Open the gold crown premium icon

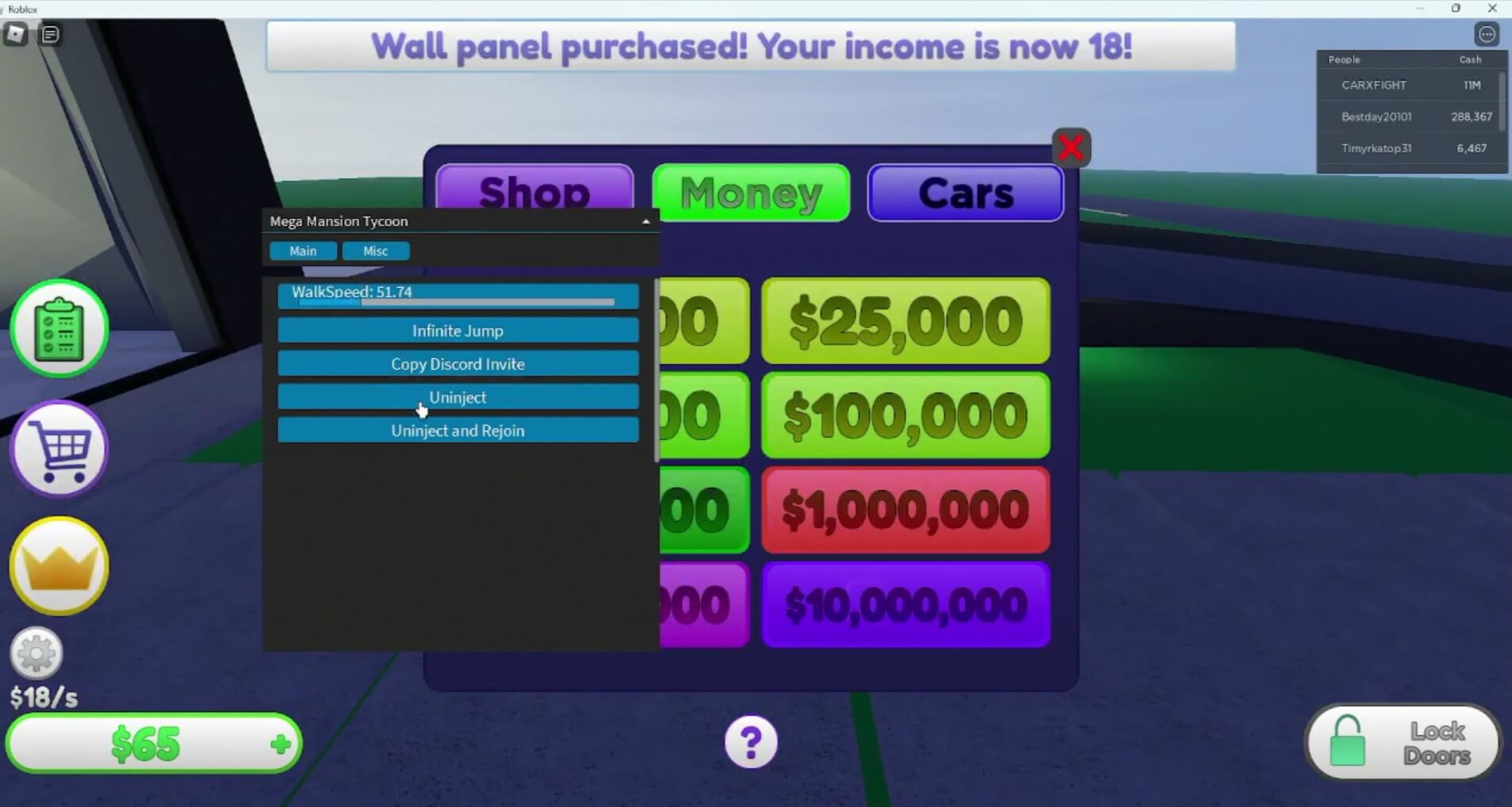click(59, 566)
